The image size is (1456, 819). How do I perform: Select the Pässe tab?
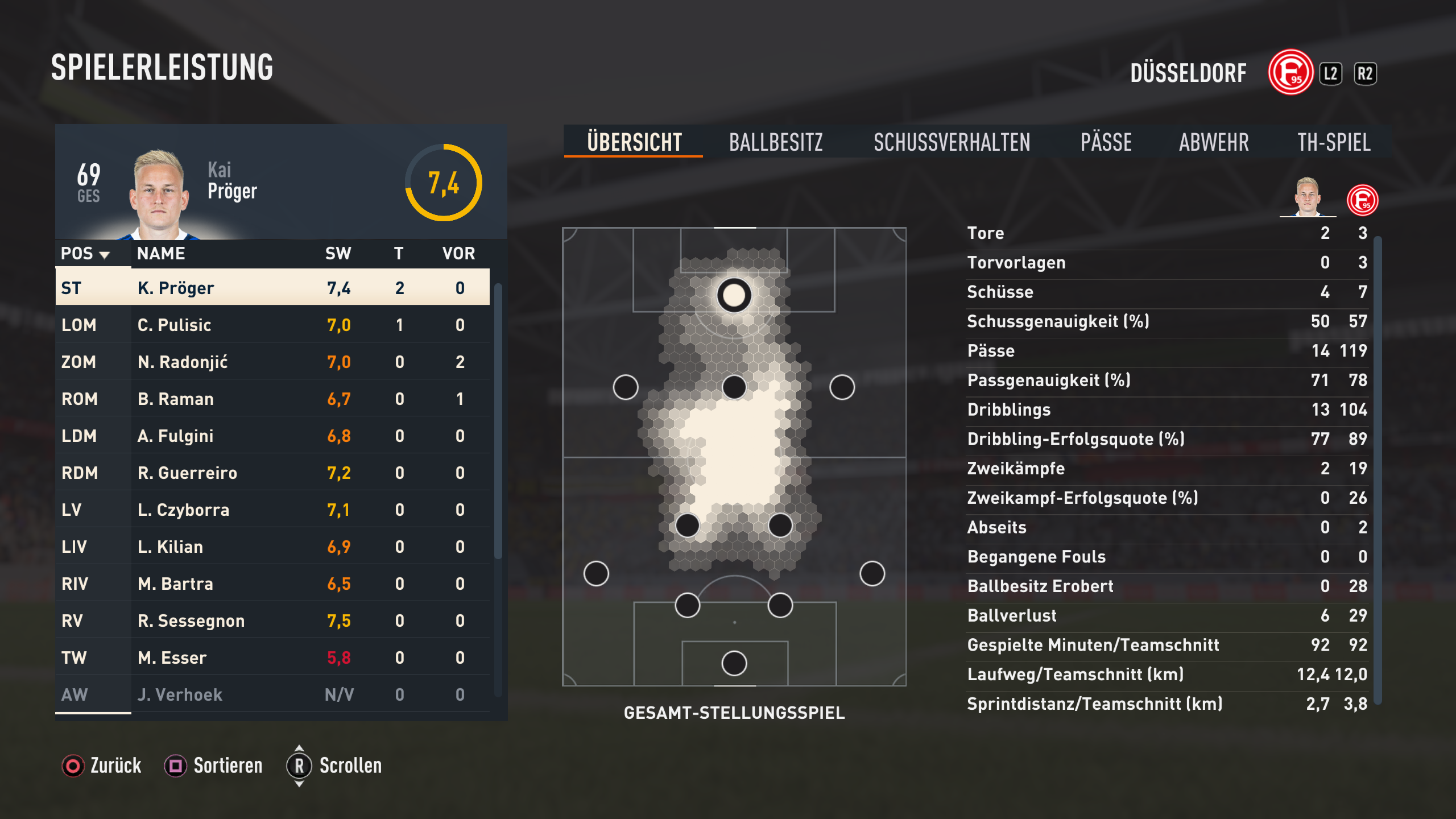point(1106,142)
